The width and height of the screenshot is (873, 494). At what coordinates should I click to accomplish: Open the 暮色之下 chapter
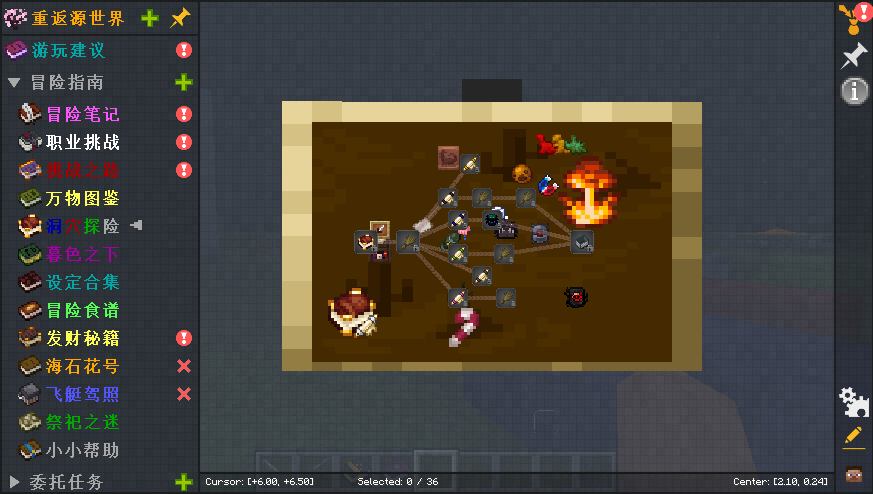tap(82, 254)
